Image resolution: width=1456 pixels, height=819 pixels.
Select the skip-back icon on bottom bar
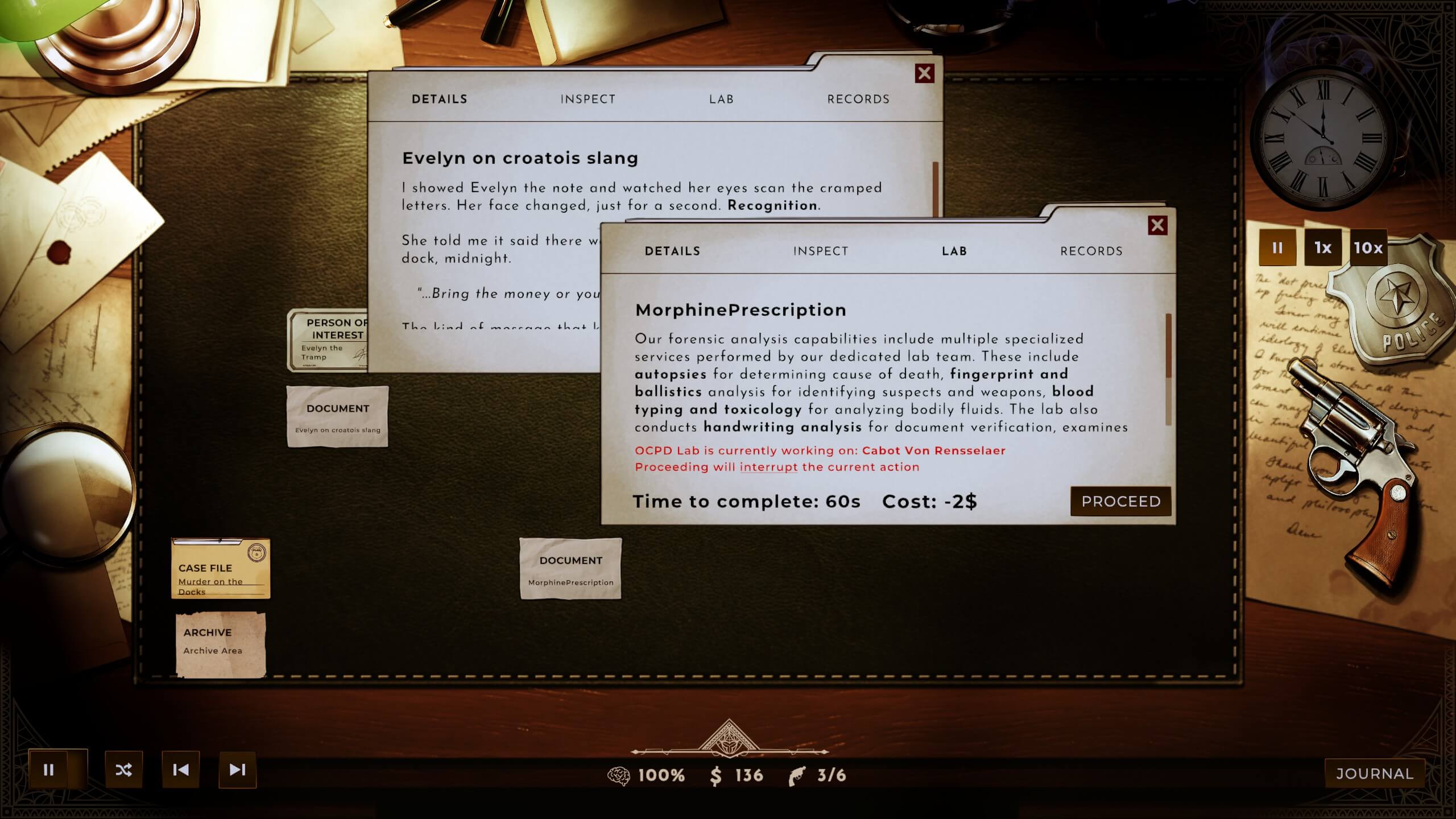click(181, 770)
